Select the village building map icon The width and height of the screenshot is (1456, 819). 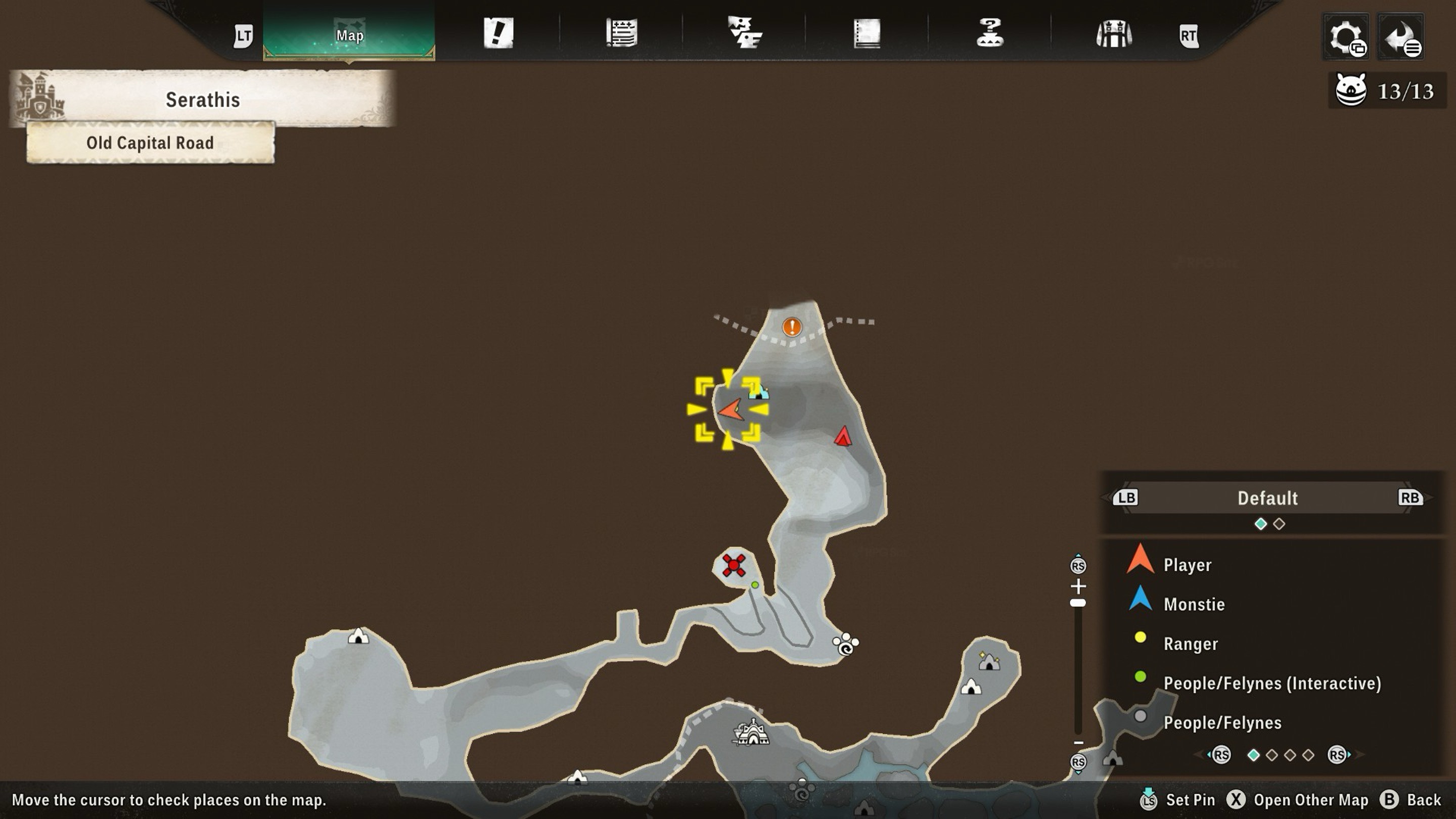click(x=752, y=733)
